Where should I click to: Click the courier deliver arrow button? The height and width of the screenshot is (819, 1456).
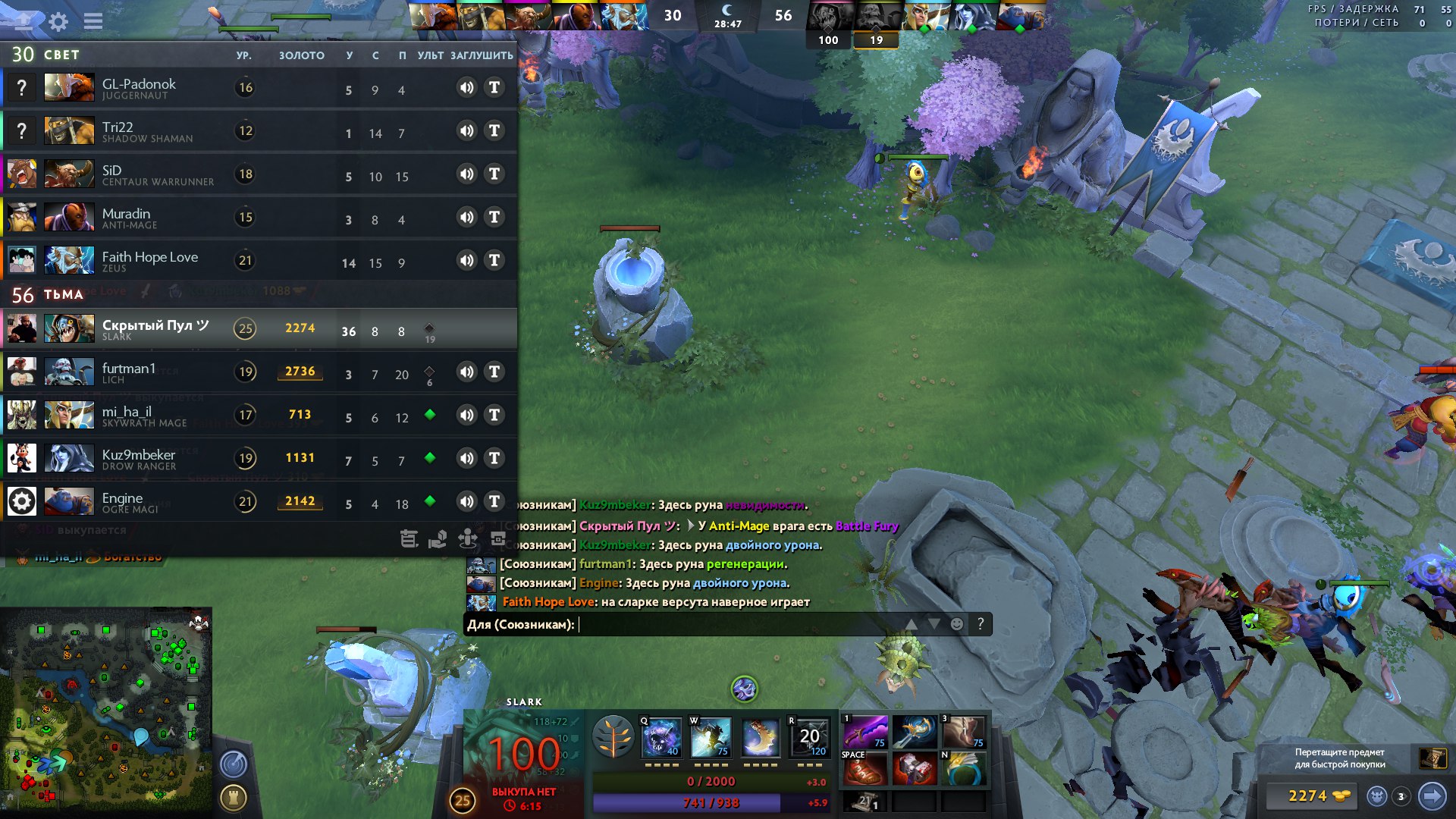click(1432, 796)
